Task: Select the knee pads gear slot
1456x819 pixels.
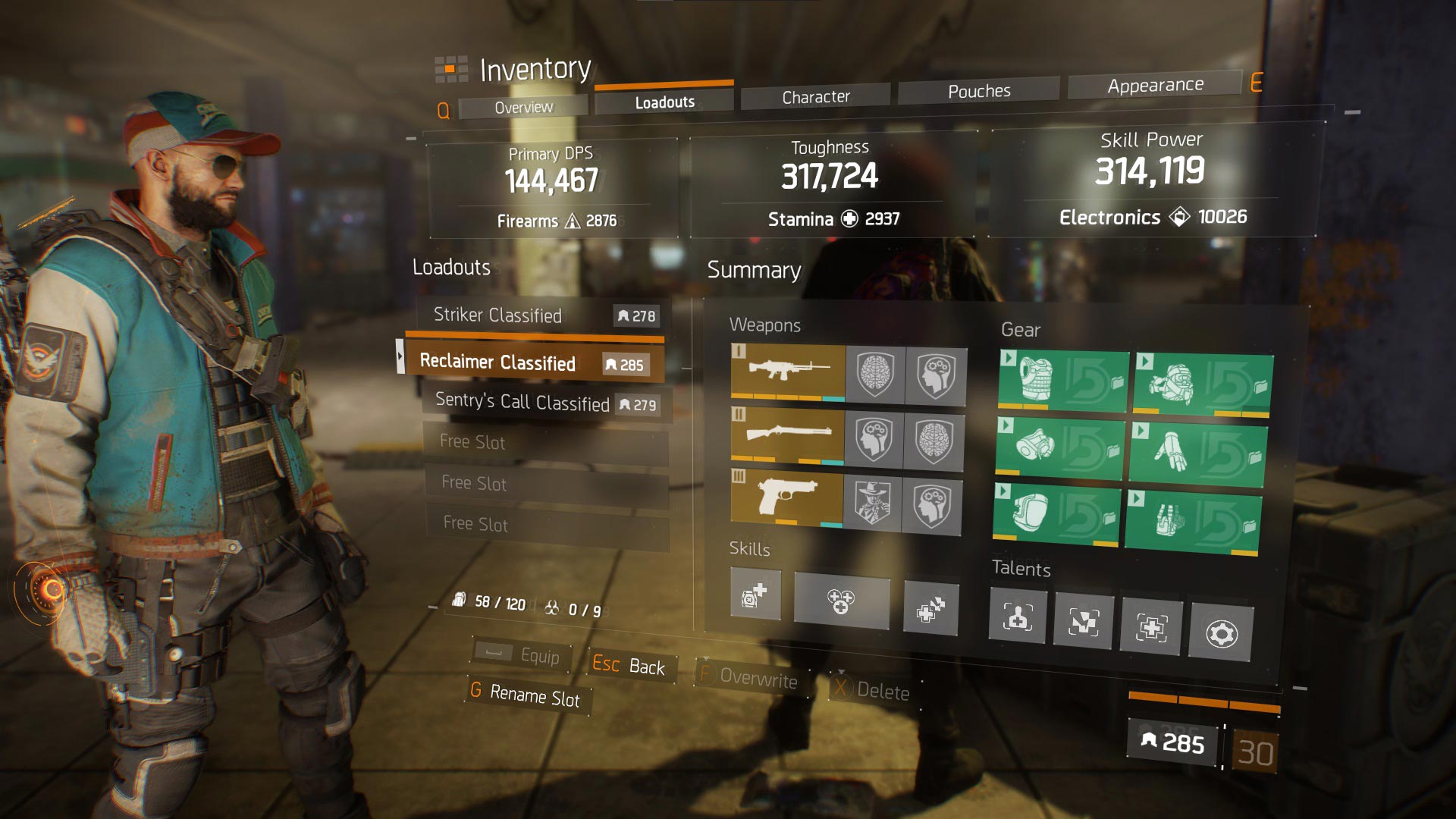Action: pos(1056,513)
